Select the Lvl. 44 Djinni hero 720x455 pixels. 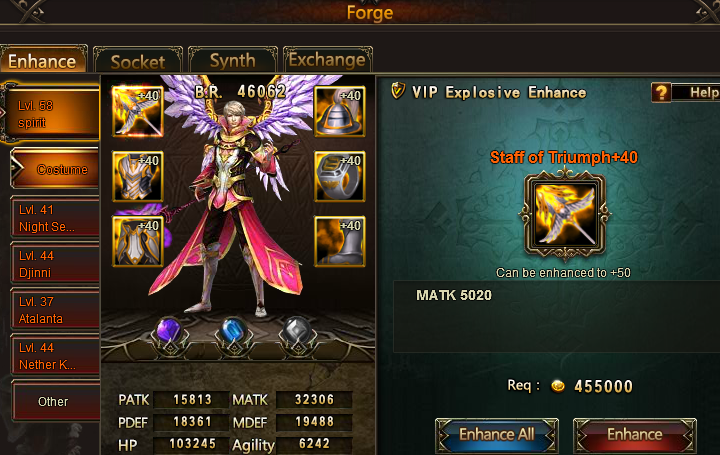54,264
